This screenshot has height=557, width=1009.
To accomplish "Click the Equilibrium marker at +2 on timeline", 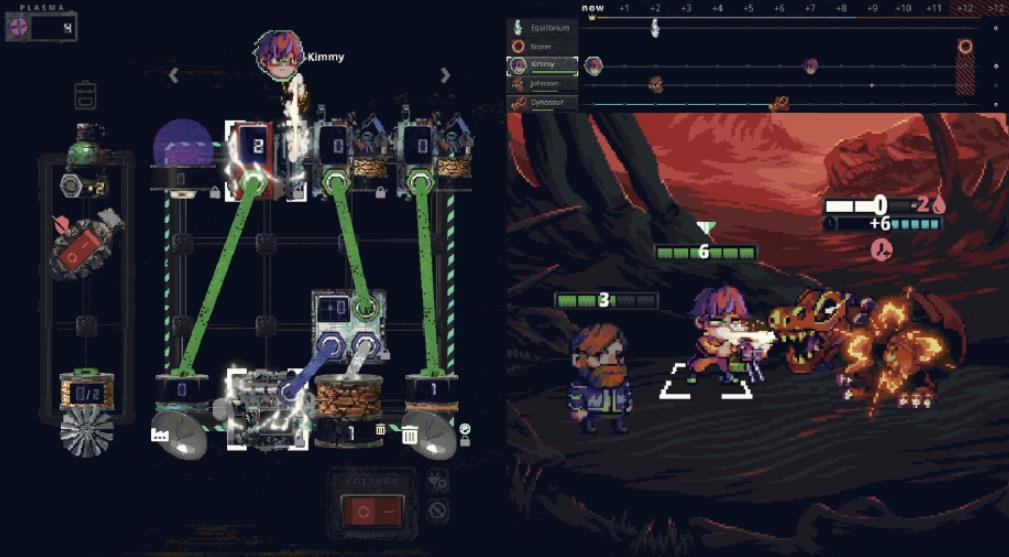I will click(x=655, y=28).
